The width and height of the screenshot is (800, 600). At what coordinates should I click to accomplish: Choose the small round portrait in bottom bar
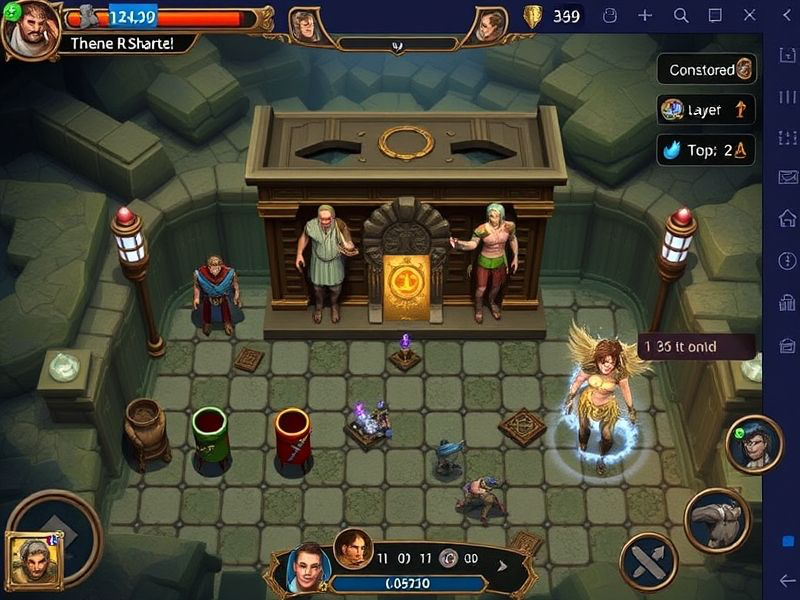tap(353, 548)
